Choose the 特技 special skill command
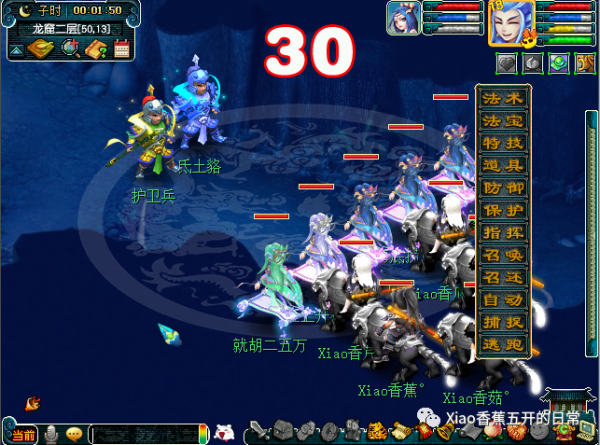Viewport: 600px width, 445px height. pyautogui.click(x=503, y=144)
